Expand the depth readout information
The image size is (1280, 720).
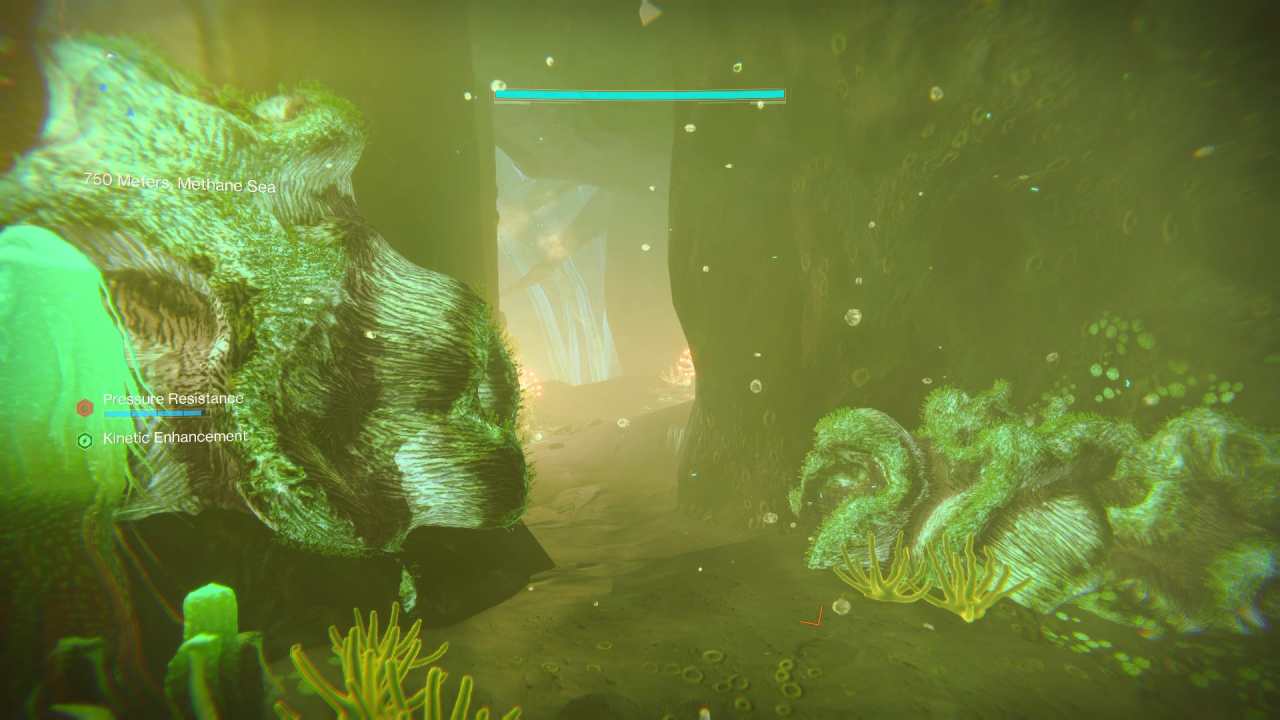(180, 182)
